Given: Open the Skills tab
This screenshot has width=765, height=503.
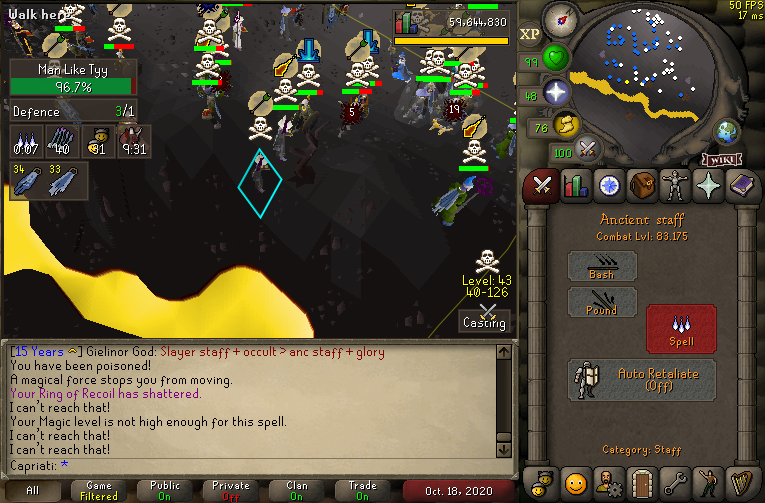Looking at the screenshot, I should tap(575, 186).
